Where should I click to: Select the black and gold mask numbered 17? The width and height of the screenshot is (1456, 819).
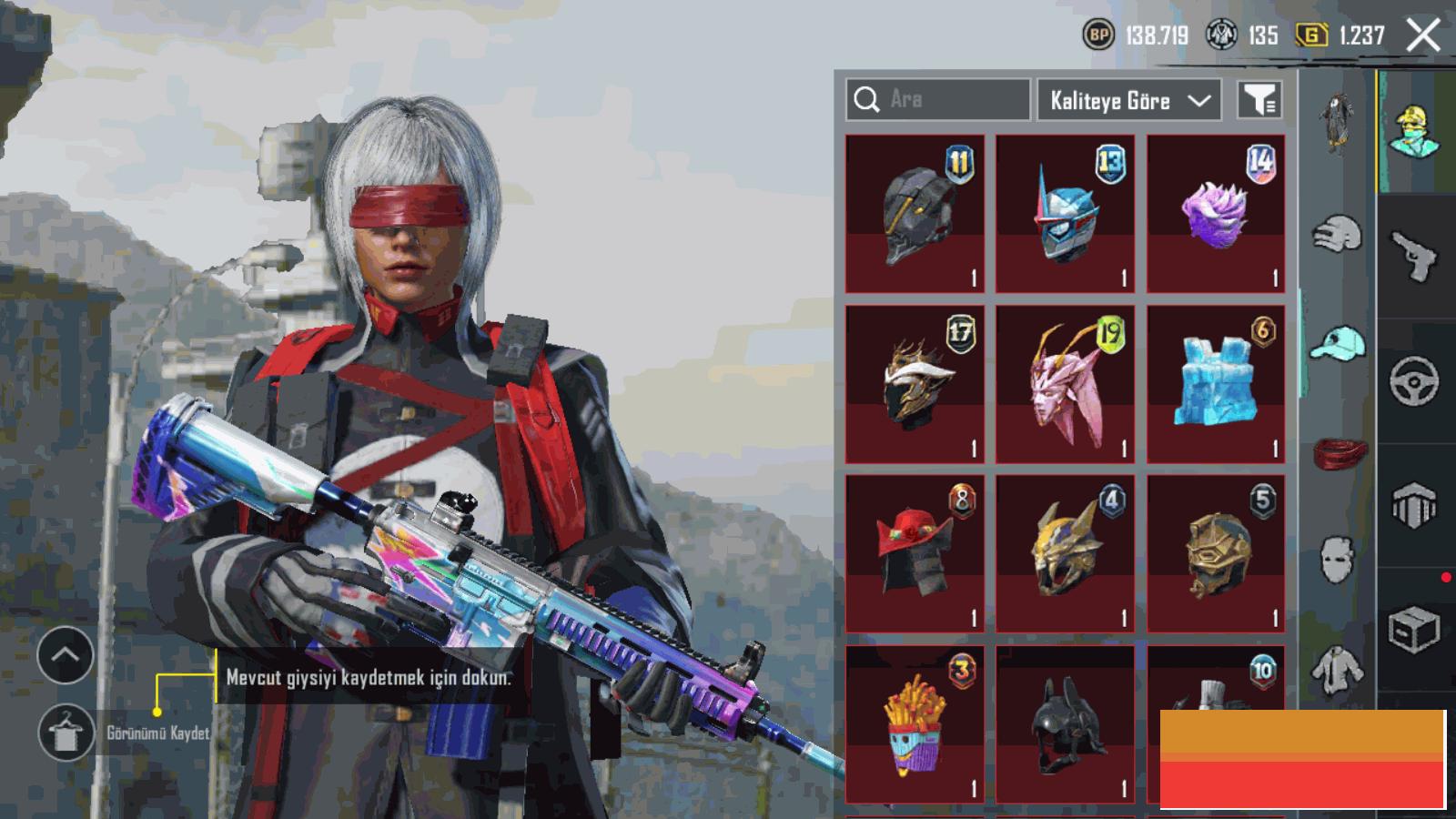pos(915,384)
